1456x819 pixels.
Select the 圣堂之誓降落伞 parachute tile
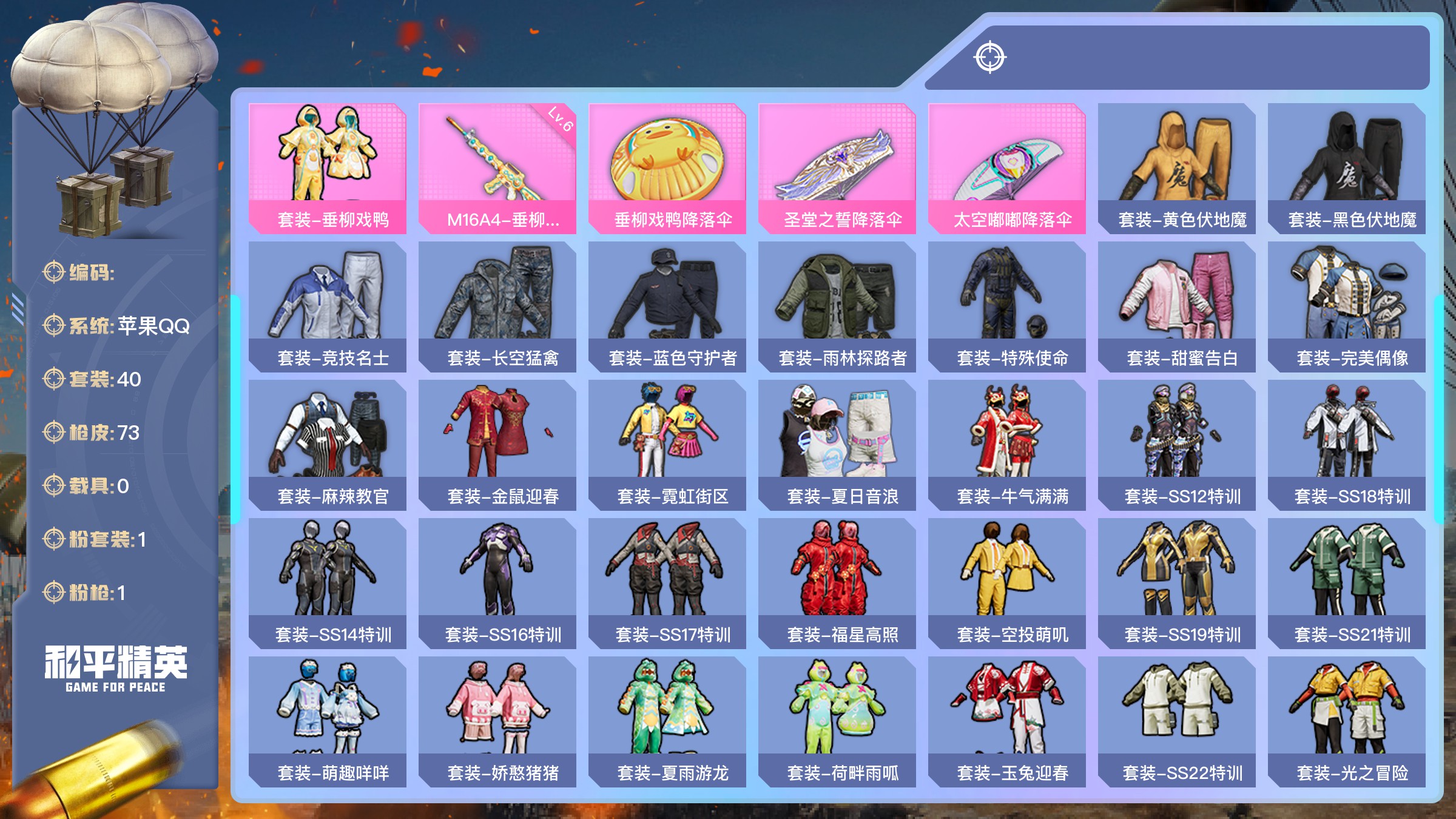coord(837,168)
